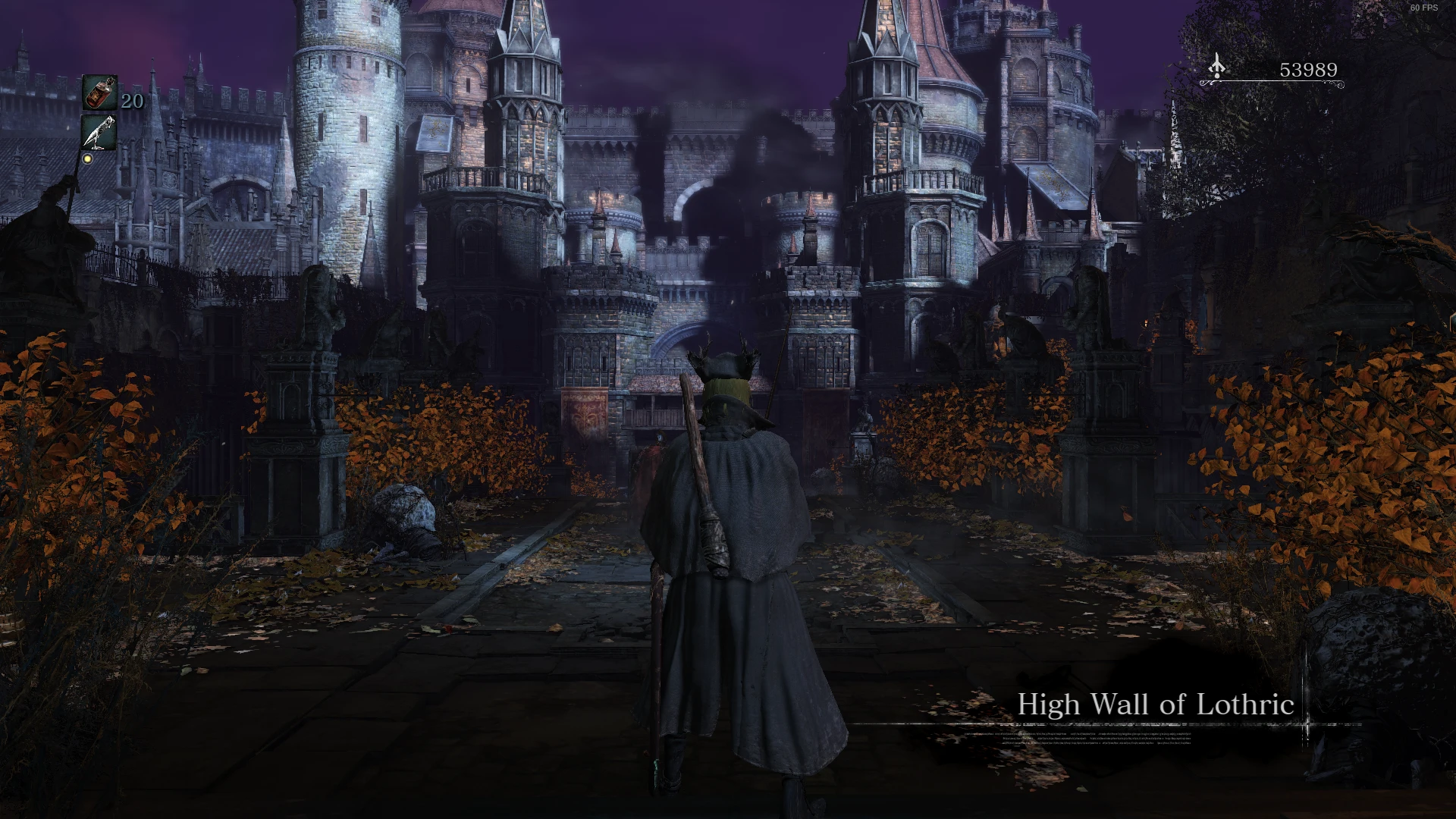Click the item count 20 label
The width and height of the screenshot is (1456, 819).
(x=130, y=100)
